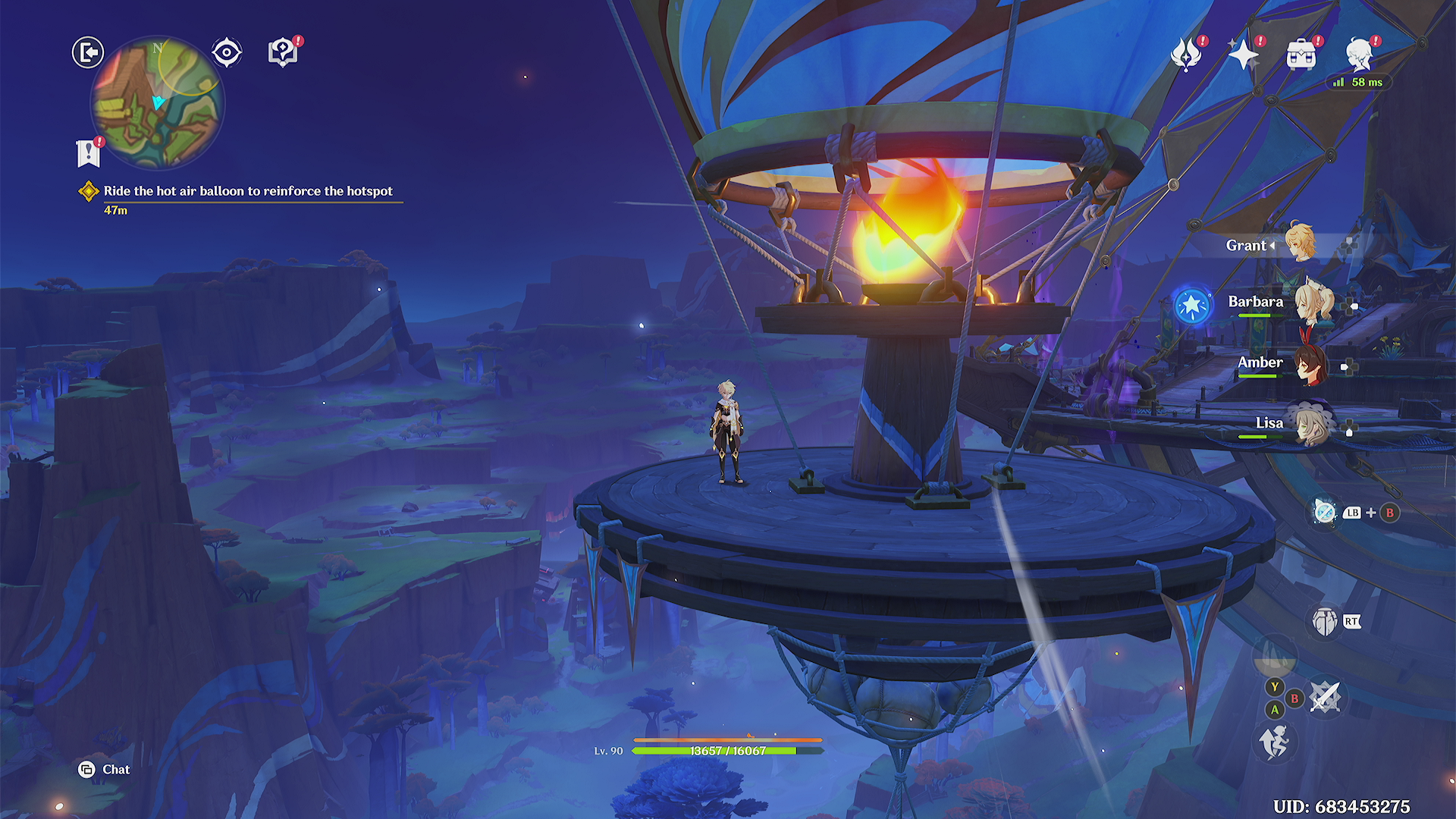Viewport: 1456px width, 819px height.
Task: Activate the crossed-sword attack icon
Action: coord(1326,698)
